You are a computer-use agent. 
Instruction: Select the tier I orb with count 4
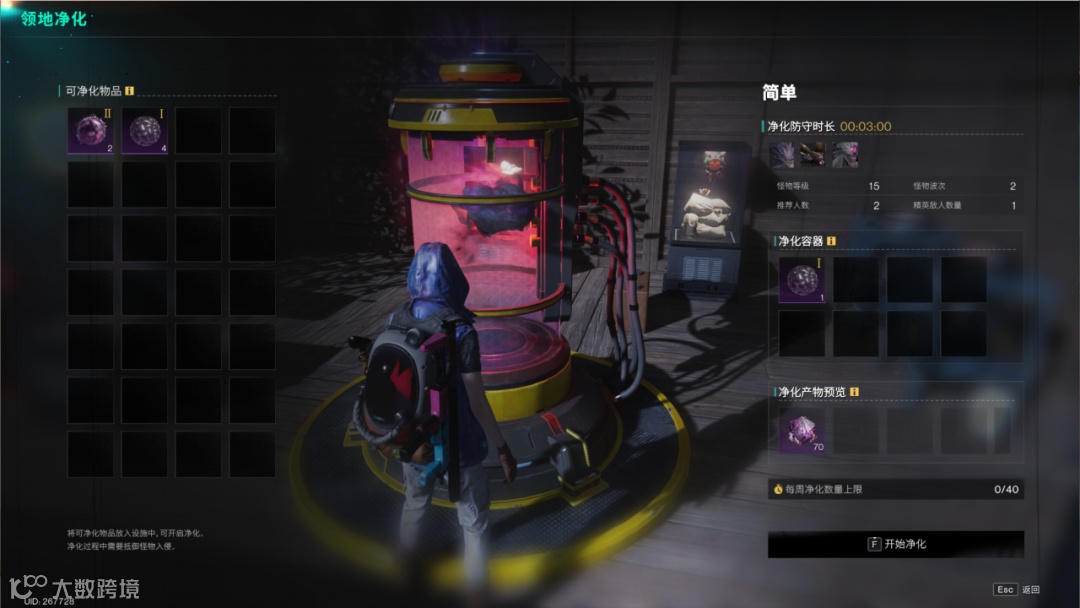click(145, 131)
